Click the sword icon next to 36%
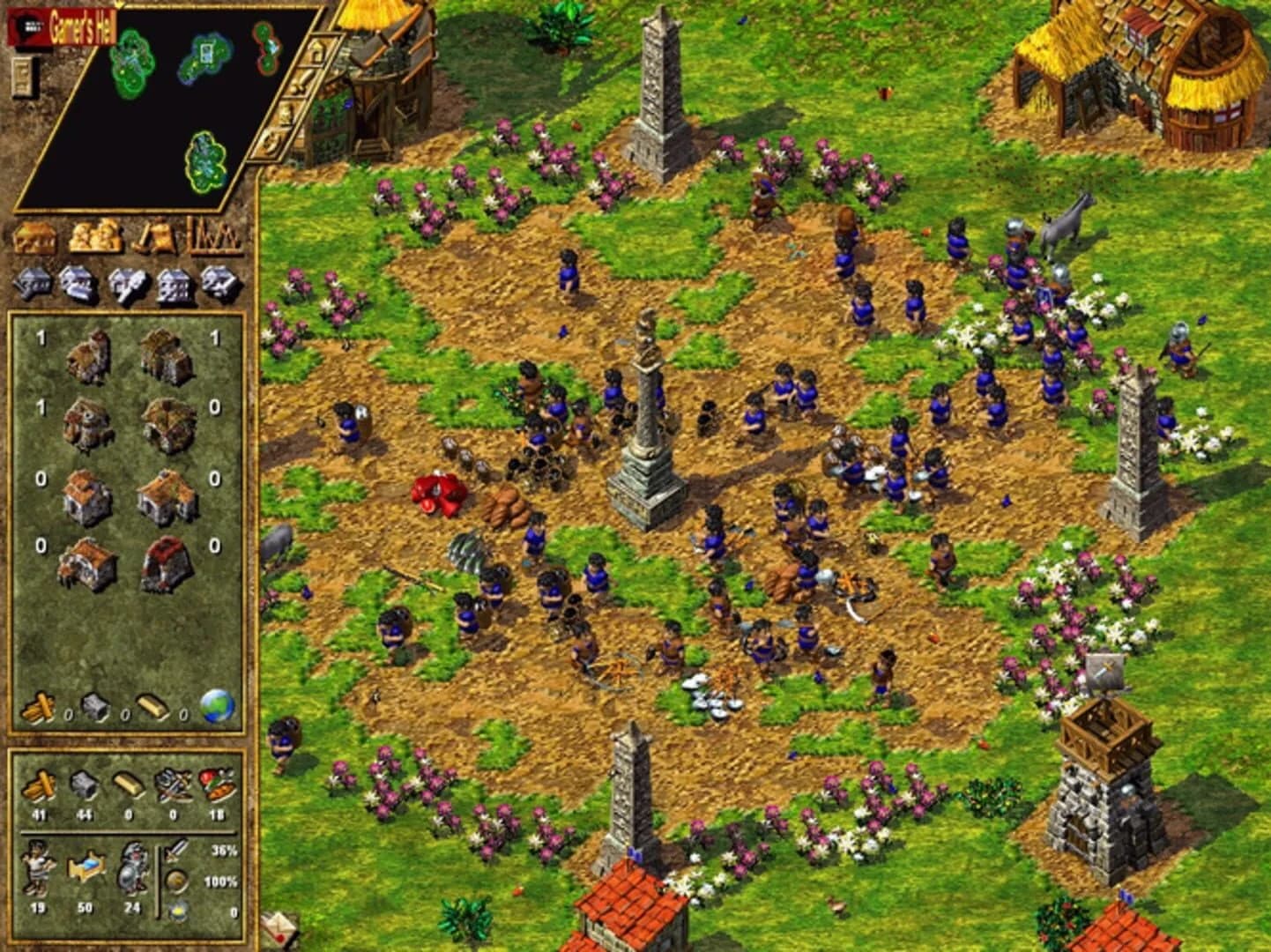 click(x=175, y=851)
